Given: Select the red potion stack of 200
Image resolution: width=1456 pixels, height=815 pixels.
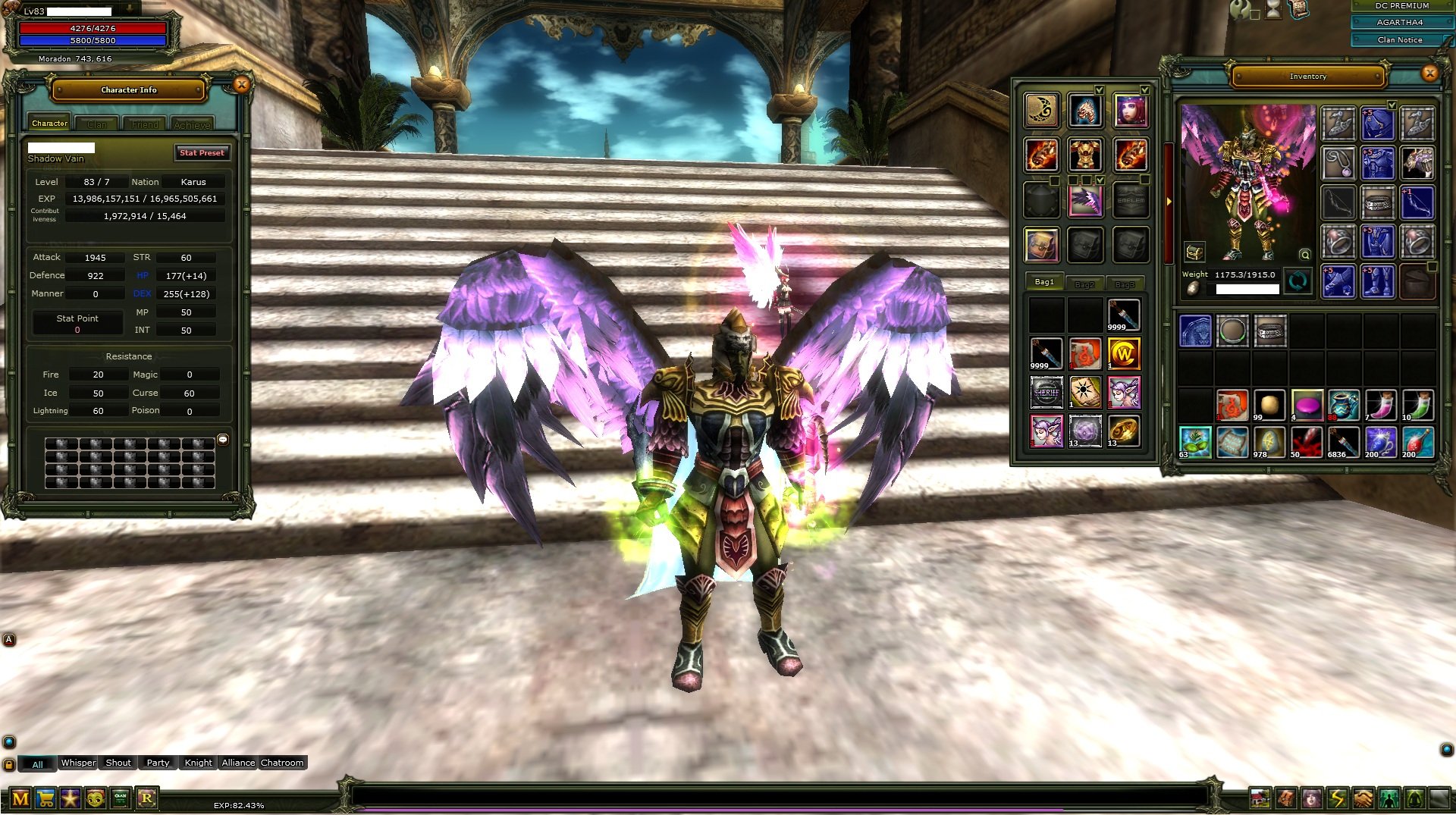Looking at the screenshot, I should (1417, 443).
